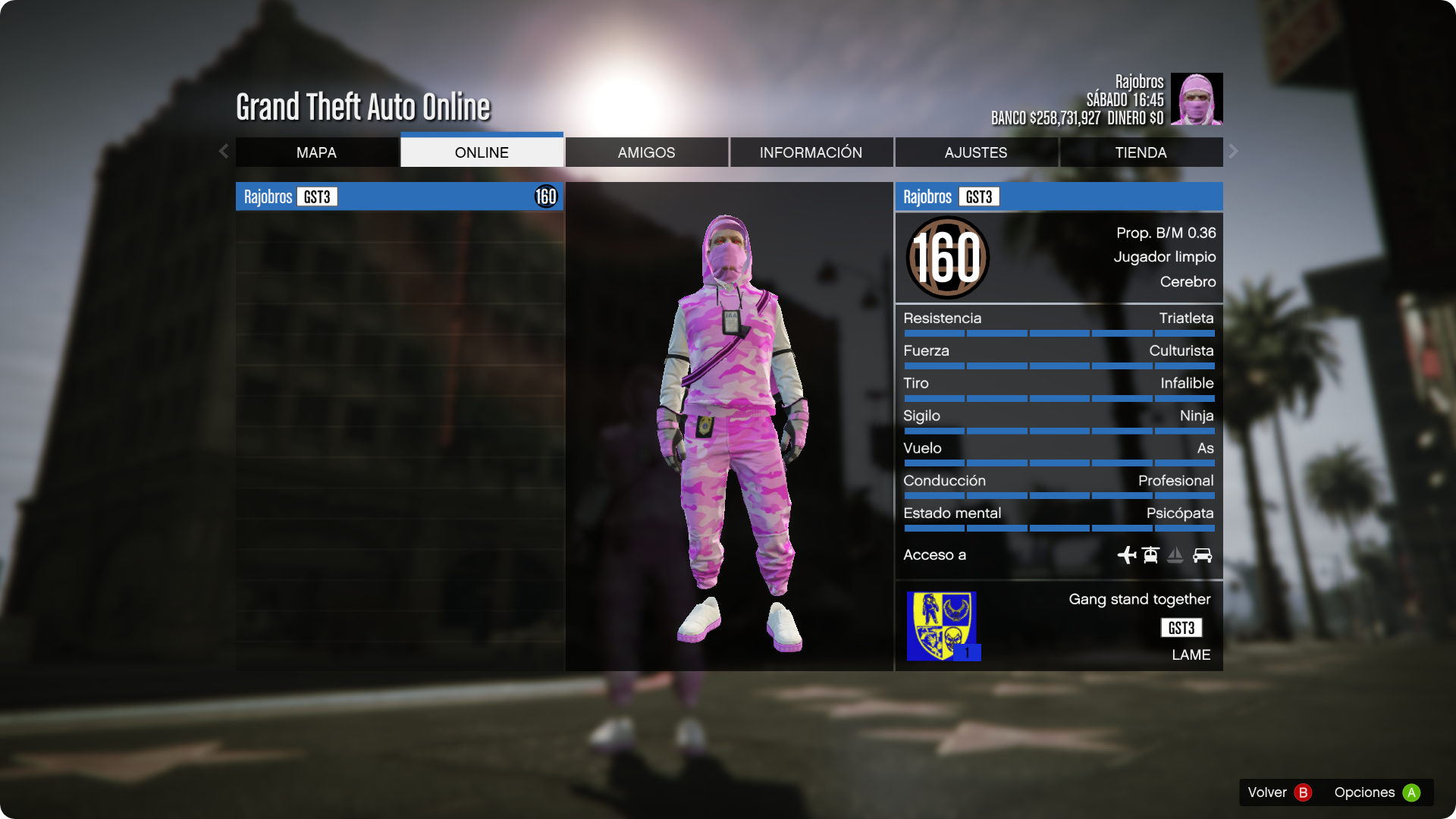The image size is (1456, 819).
Task: Click the Opciones prompt
Action: pyautogui.click(x=1376, y=792)
